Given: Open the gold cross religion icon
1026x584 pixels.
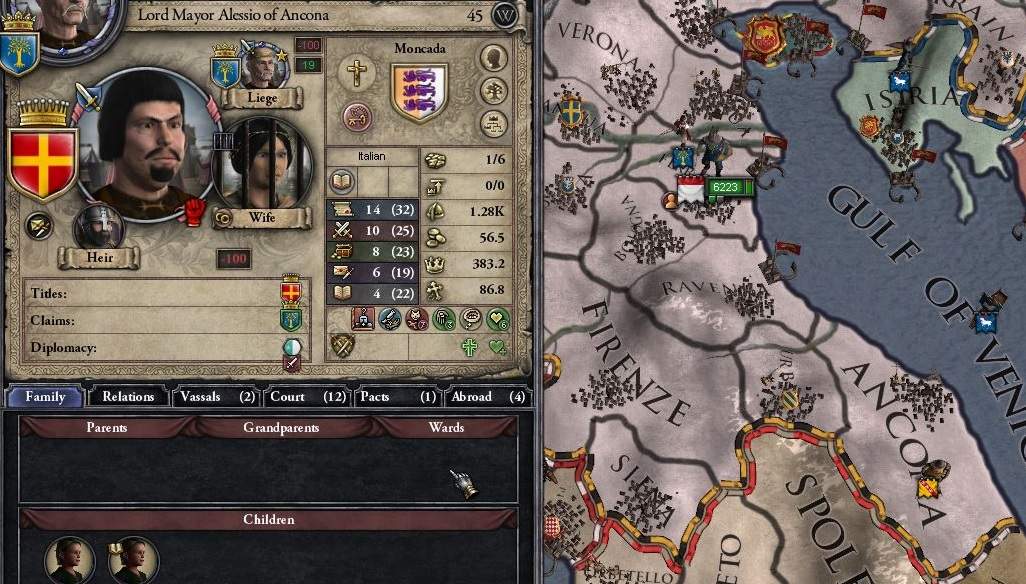Looking at the screenshot, I should tap(354, 72).
